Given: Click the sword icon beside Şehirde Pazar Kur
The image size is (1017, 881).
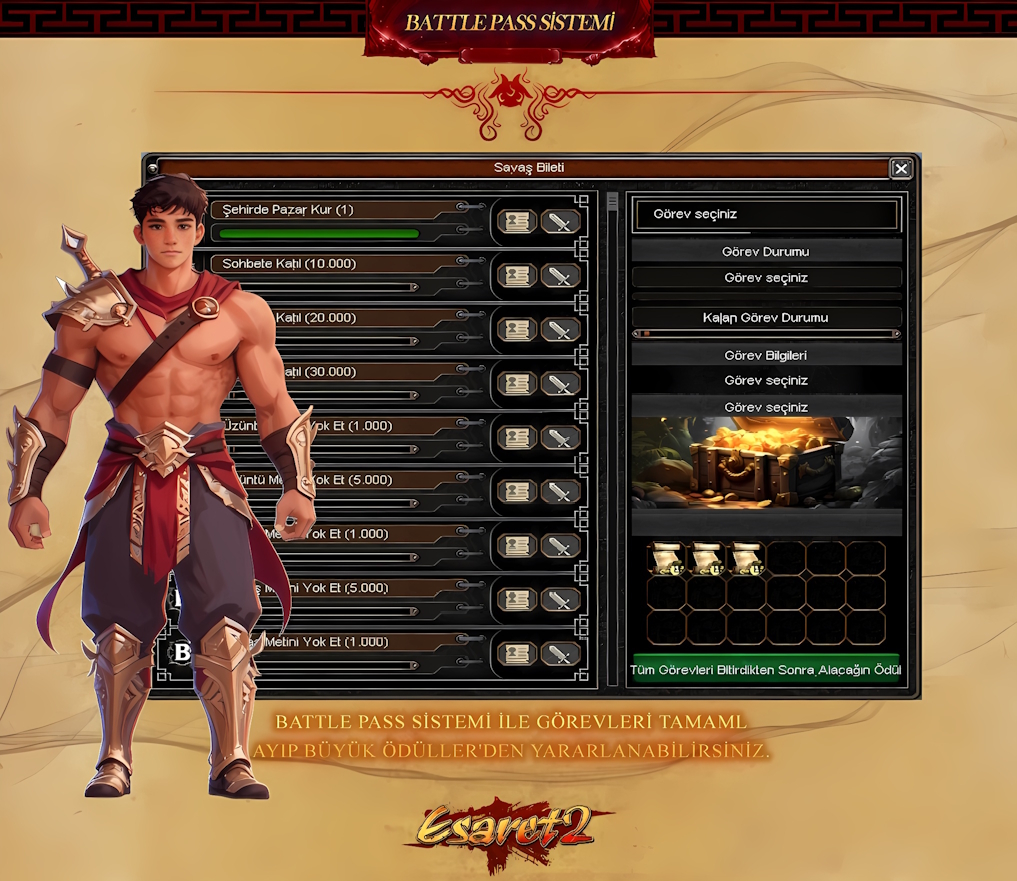Looking at the screenshot, I should pos(561,222).
